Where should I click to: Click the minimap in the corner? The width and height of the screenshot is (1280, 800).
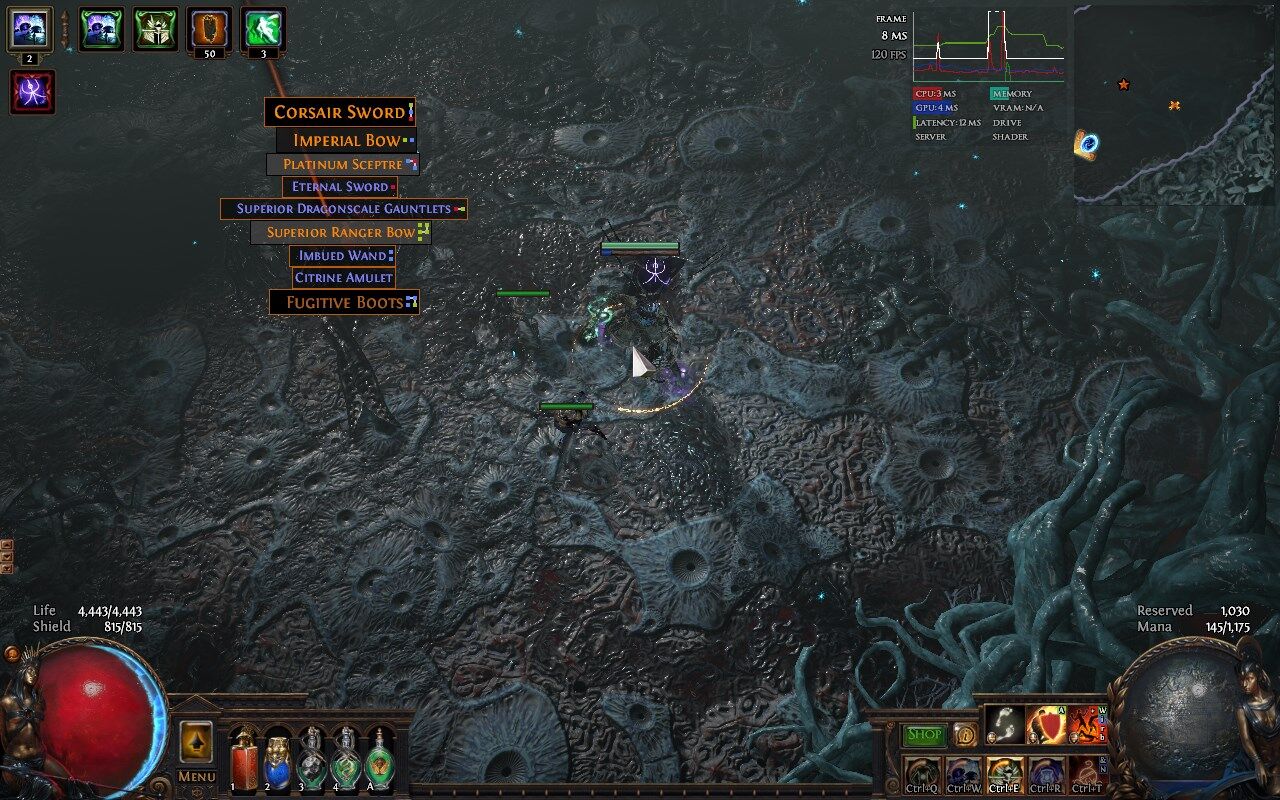(1174, 105)
